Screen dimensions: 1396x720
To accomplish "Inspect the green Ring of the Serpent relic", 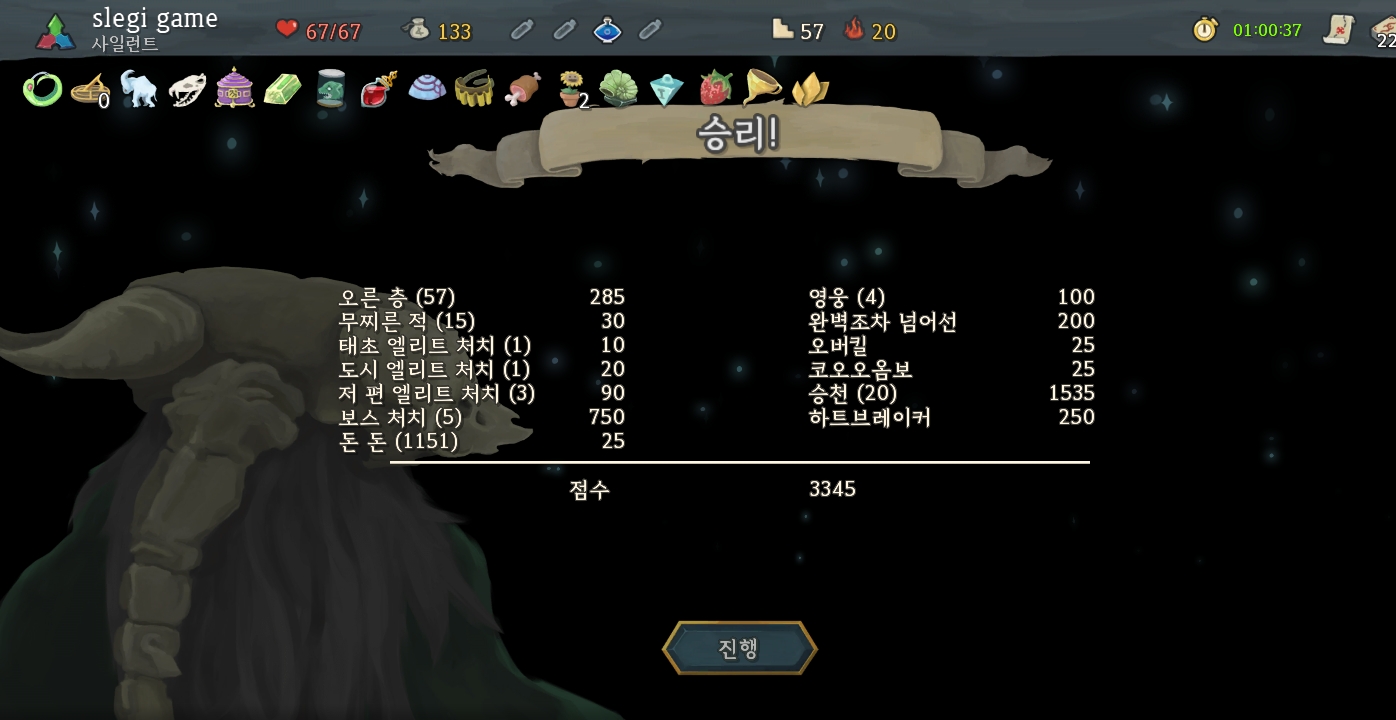I will tap(42, 90).
